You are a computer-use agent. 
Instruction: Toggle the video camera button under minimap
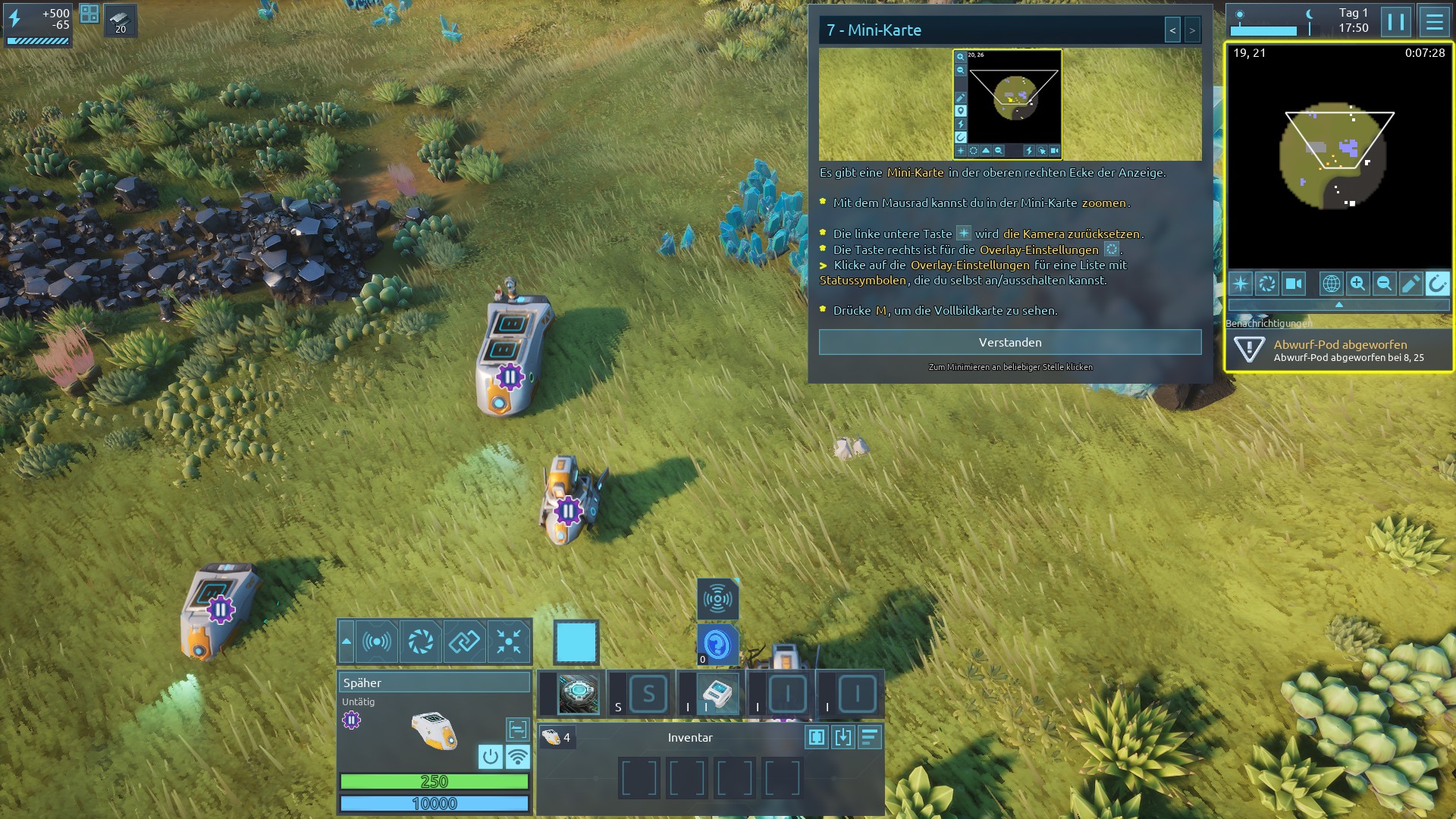(1294, 284)
